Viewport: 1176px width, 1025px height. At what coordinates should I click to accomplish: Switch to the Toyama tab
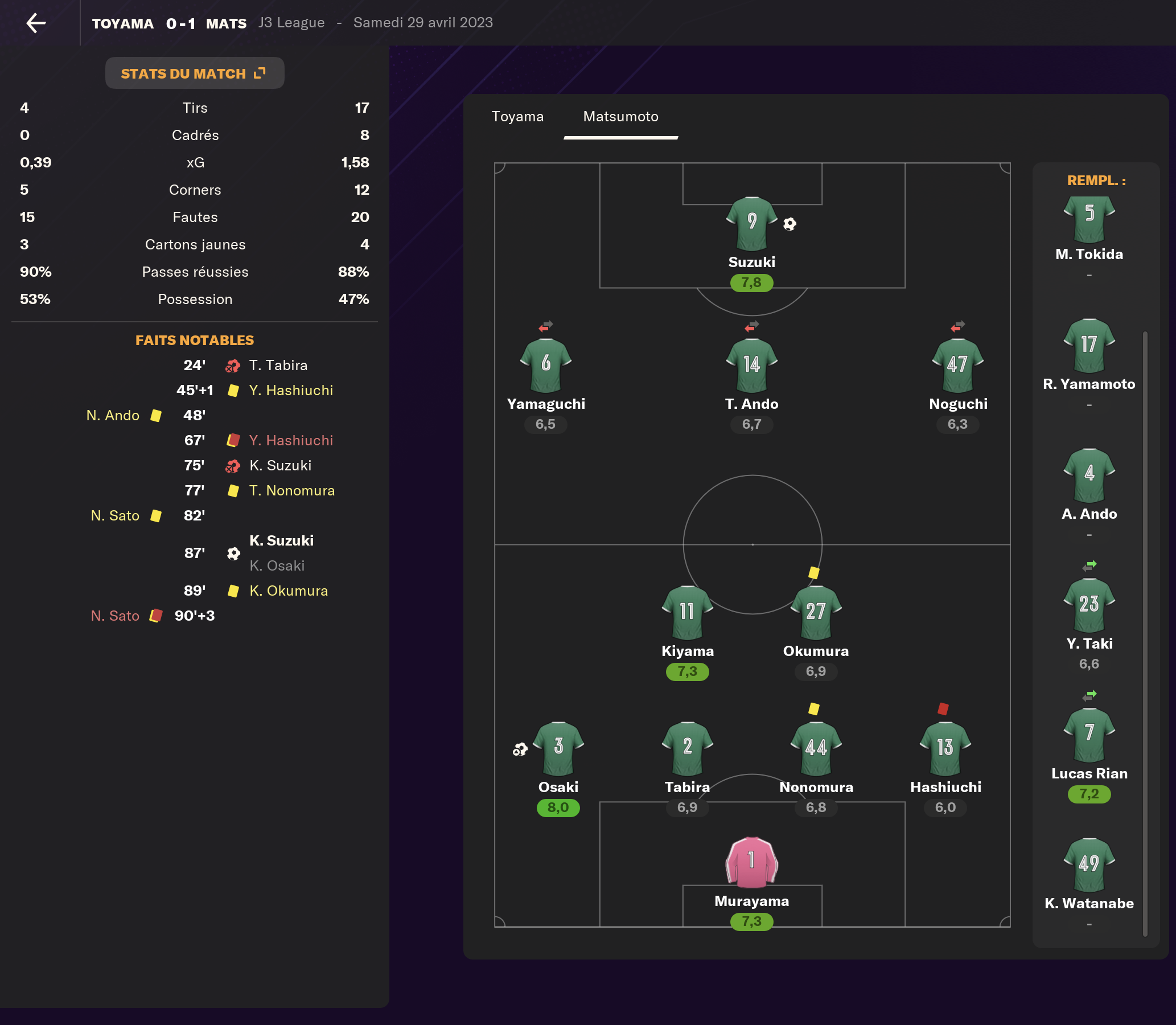pos(517,117)
